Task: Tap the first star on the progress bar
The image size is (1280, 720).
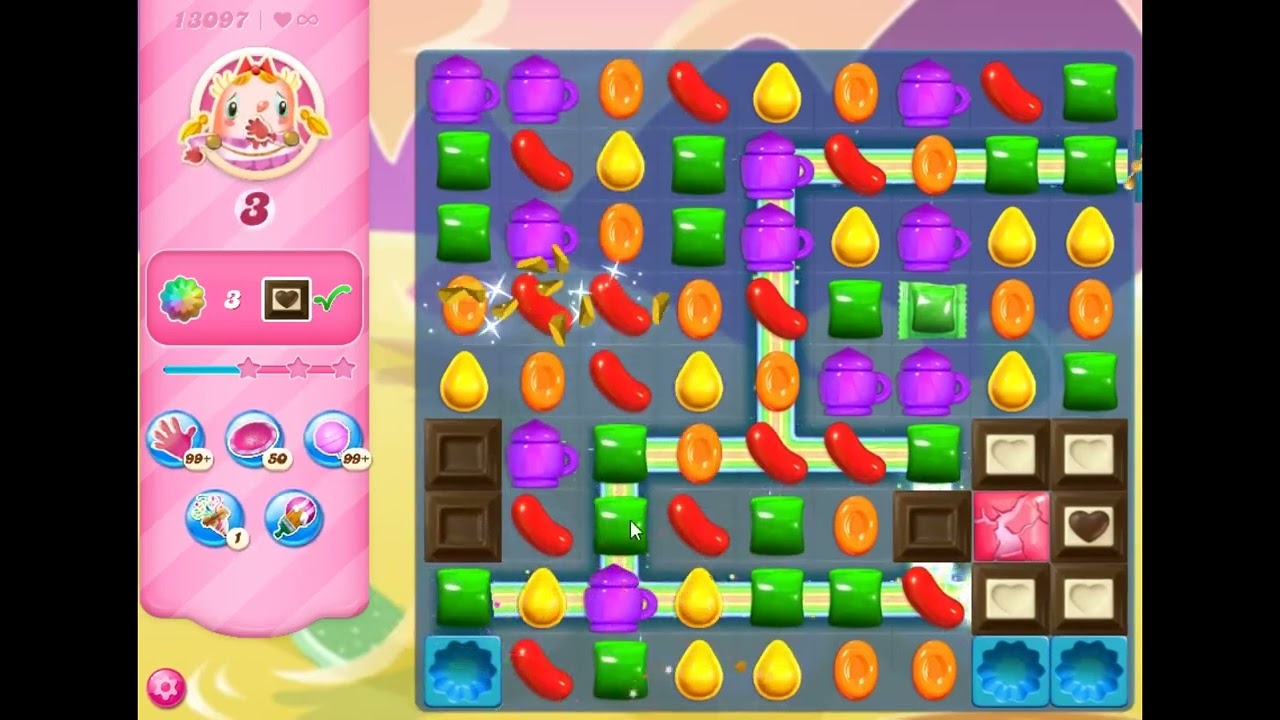Action: coord(247,368)
